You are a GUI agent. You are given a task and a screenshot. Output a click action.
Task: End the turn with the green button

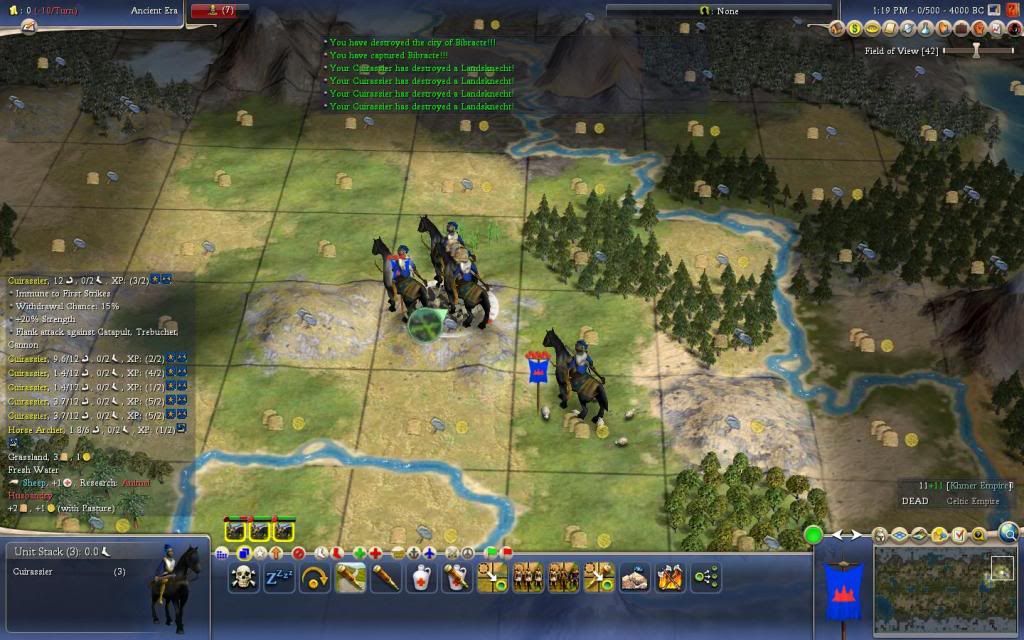click(x=814, y=534)
